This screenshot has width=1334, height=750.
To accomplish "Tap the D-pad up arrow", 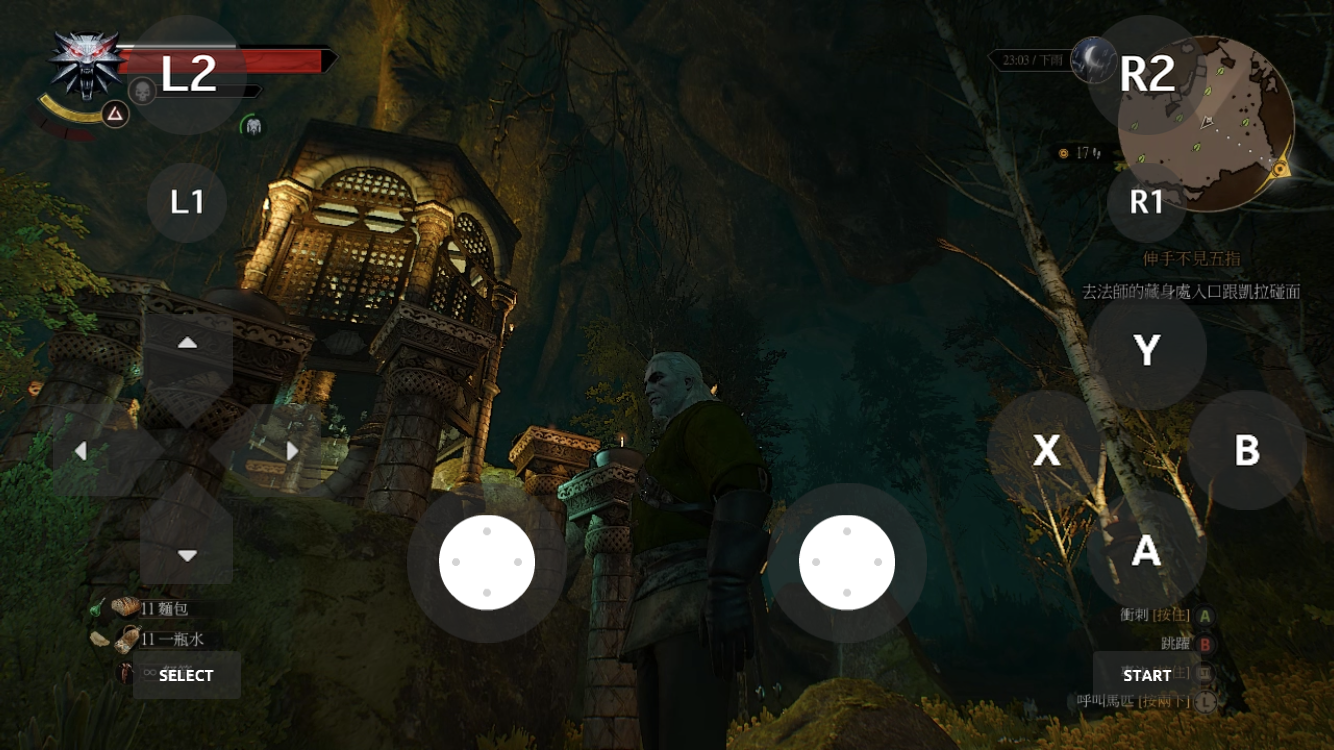I will pos(187,345).
